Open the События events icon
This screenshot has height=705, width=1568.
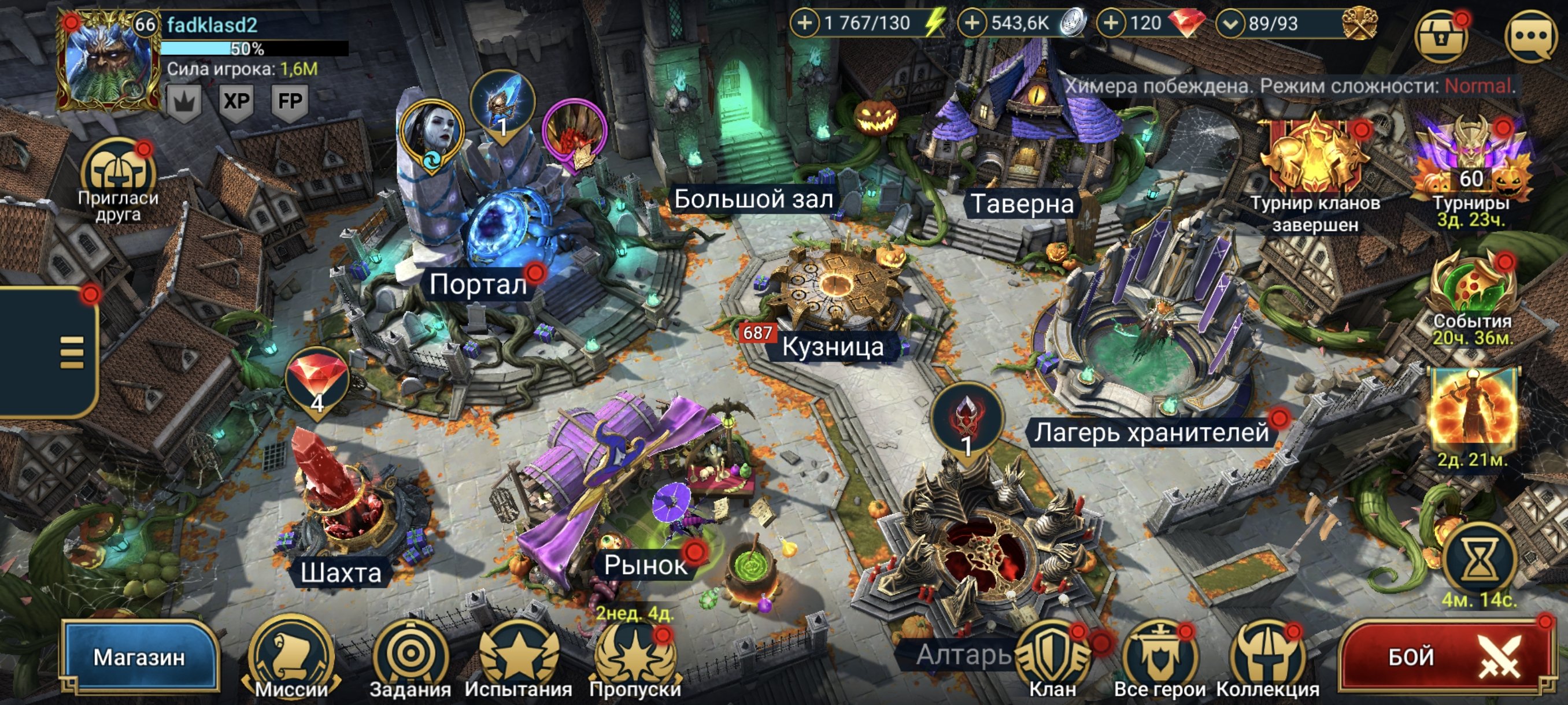click(x=1472, y=292)
